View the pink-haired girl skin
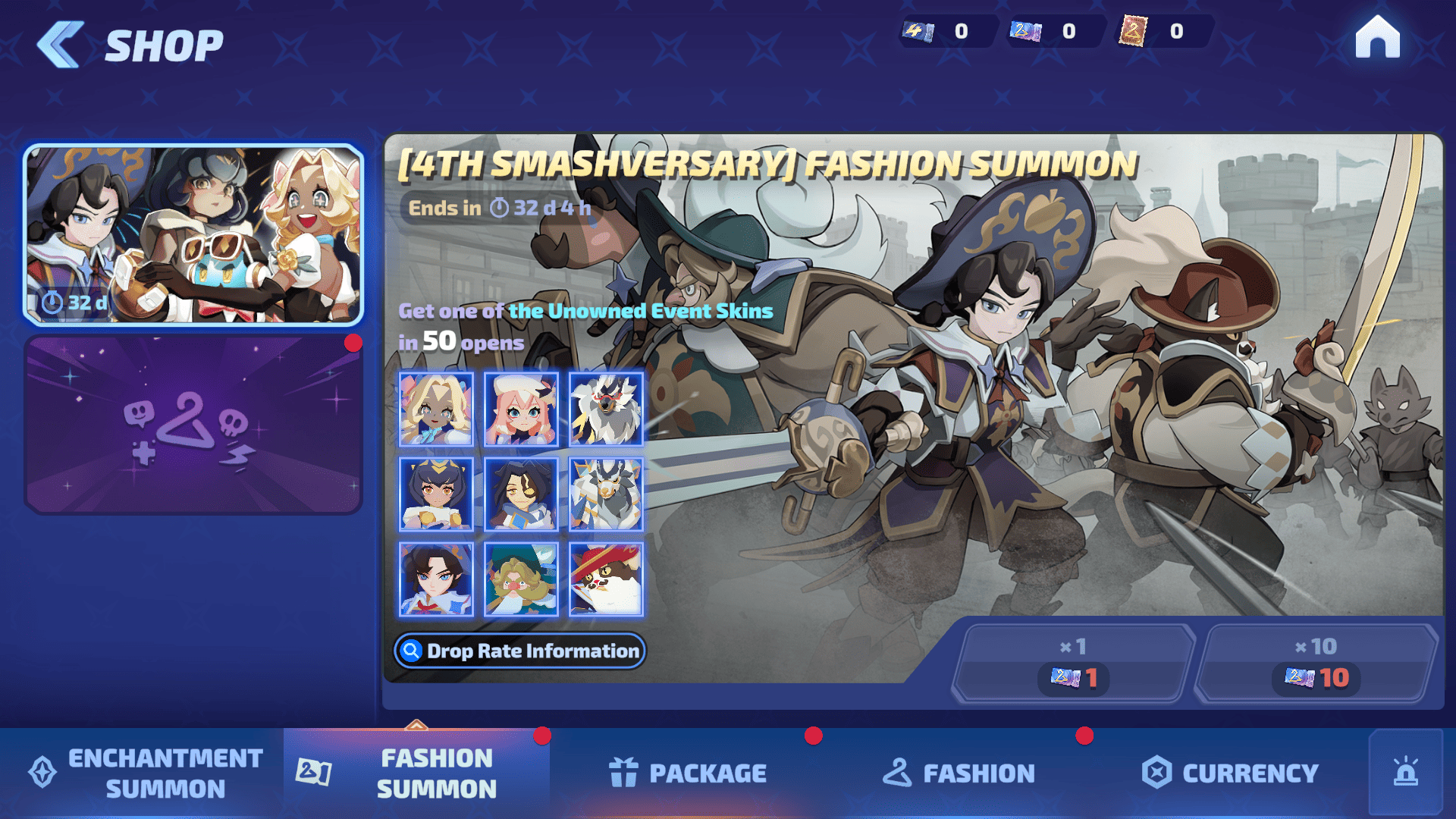The image size is (1456, 819). click(x=521, y=409)
